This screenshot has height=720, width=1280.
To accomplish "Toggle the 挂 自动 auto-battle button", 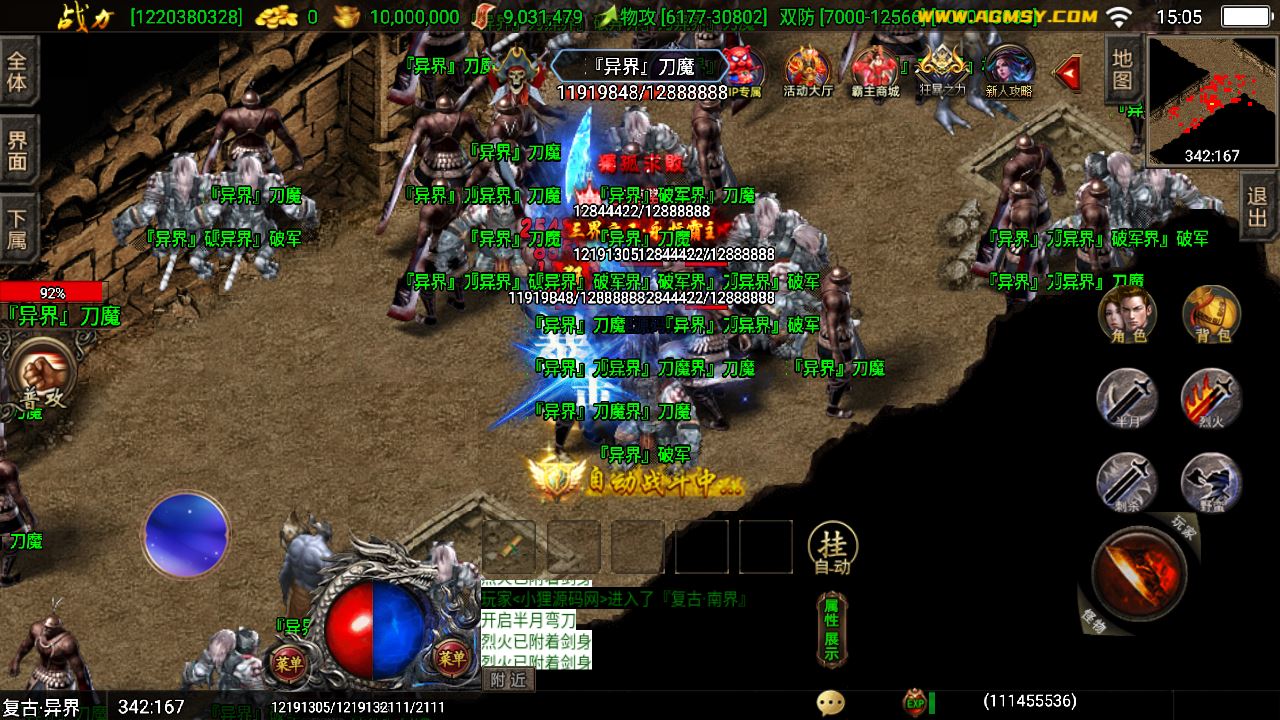I will pyautogui.click(x=832, y=549).
